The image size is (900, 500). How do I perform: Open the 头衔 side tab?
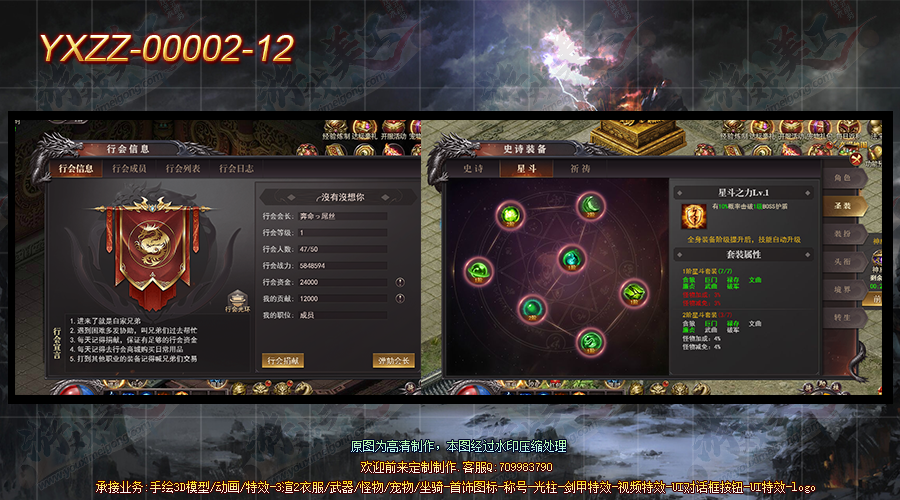coord(842,262)
